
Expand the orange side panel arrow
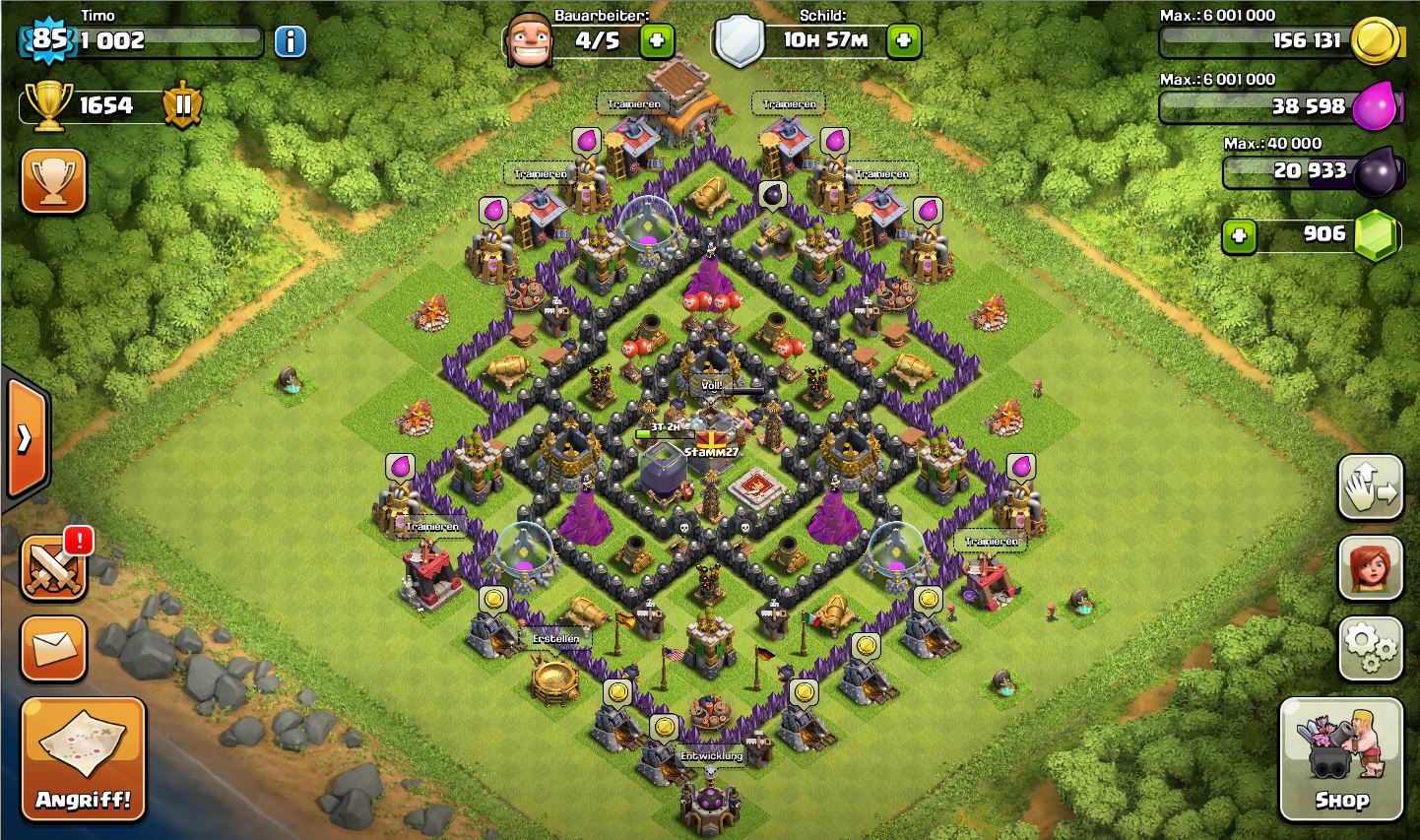pyautogui.click(x=26, y=438)
